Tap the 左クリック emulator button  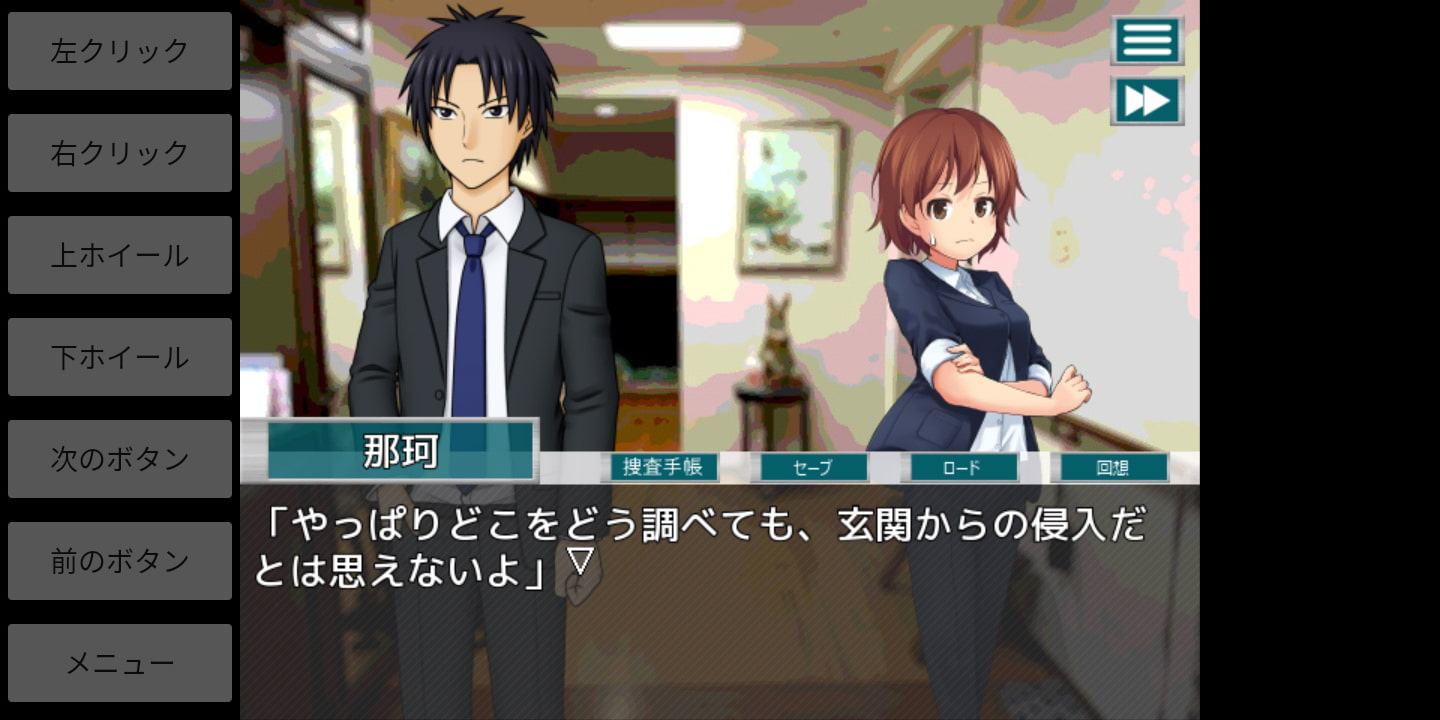coord(120,51)
